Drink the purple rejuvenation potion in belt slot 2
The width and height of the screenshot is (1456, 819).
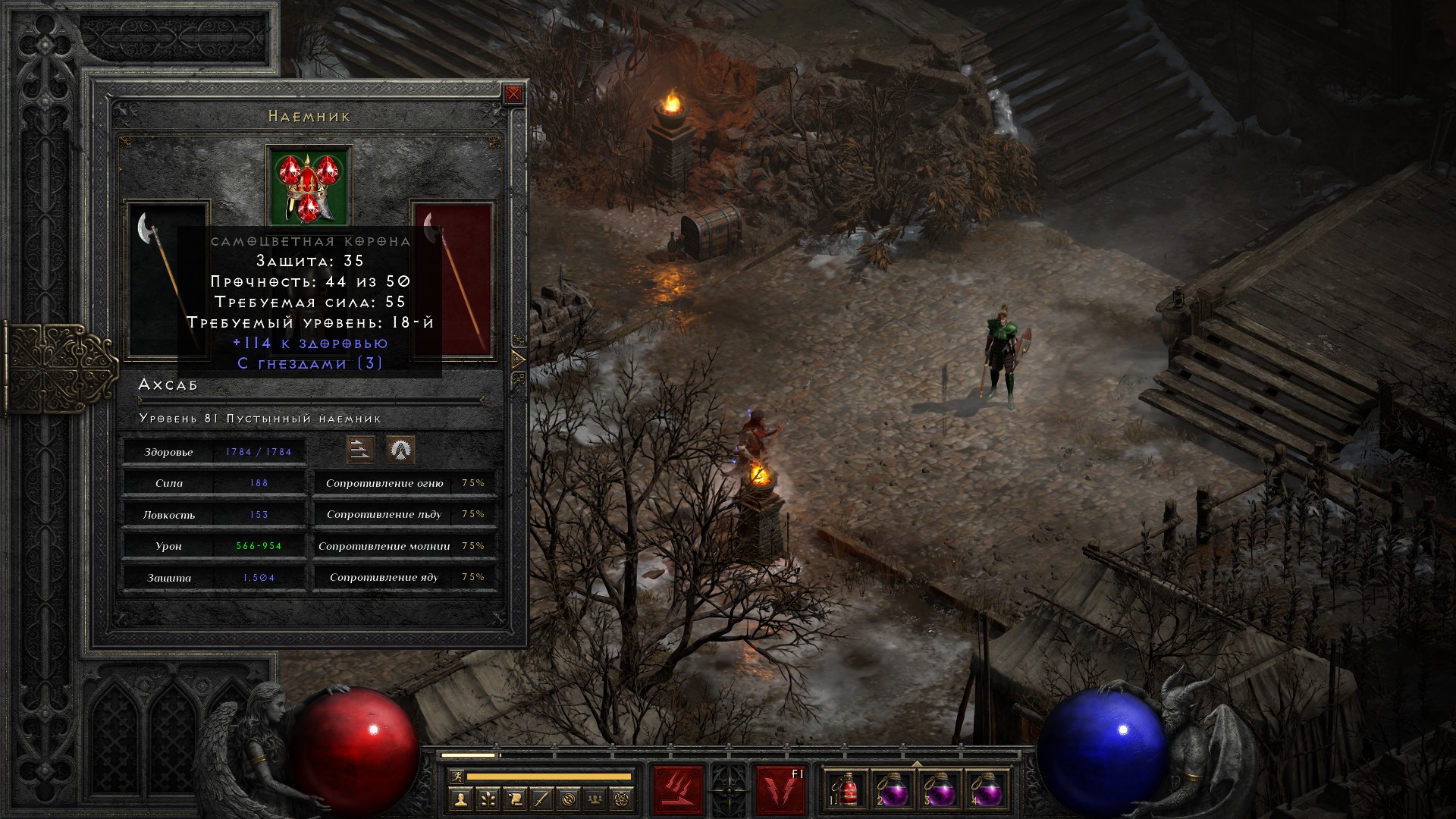(893, 790)
